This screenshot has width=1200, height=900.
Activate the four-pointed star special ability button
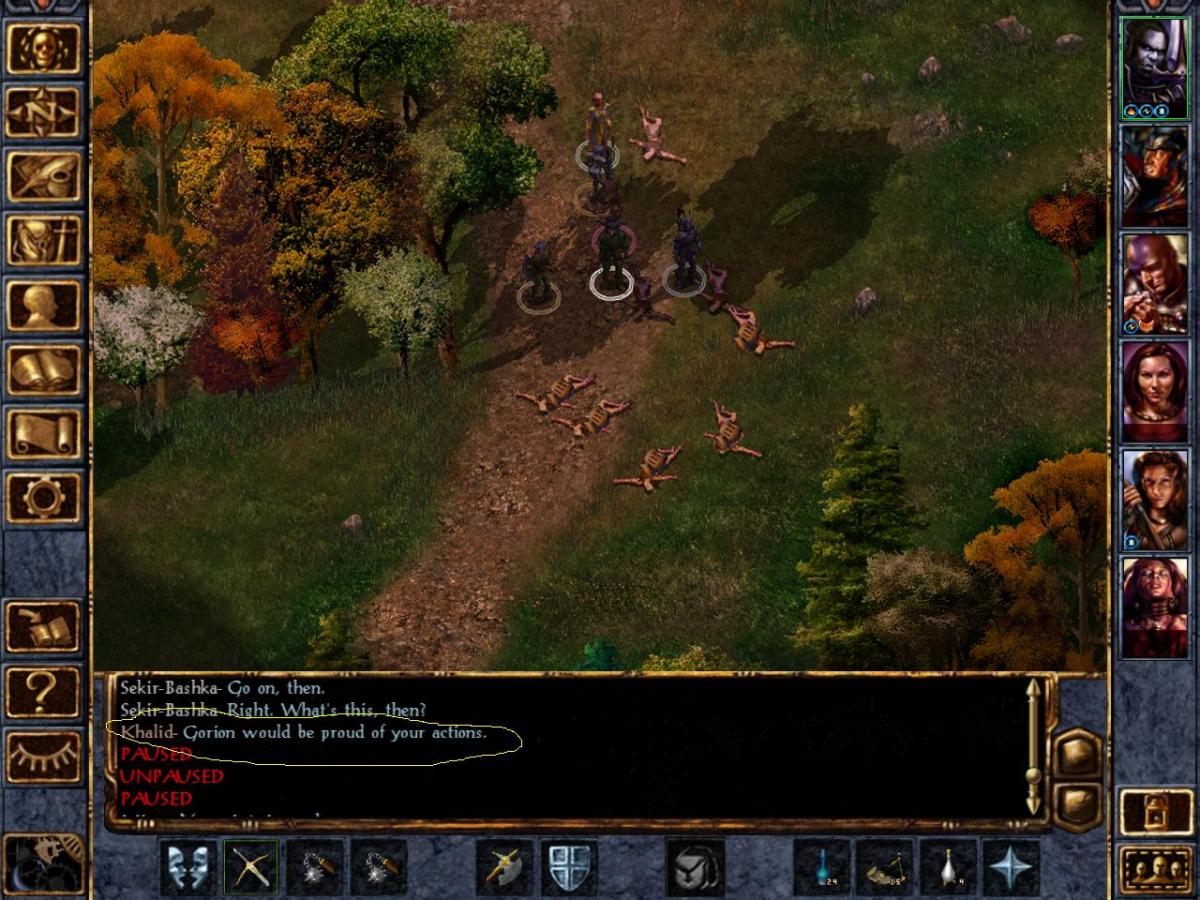click(1010, 867)
